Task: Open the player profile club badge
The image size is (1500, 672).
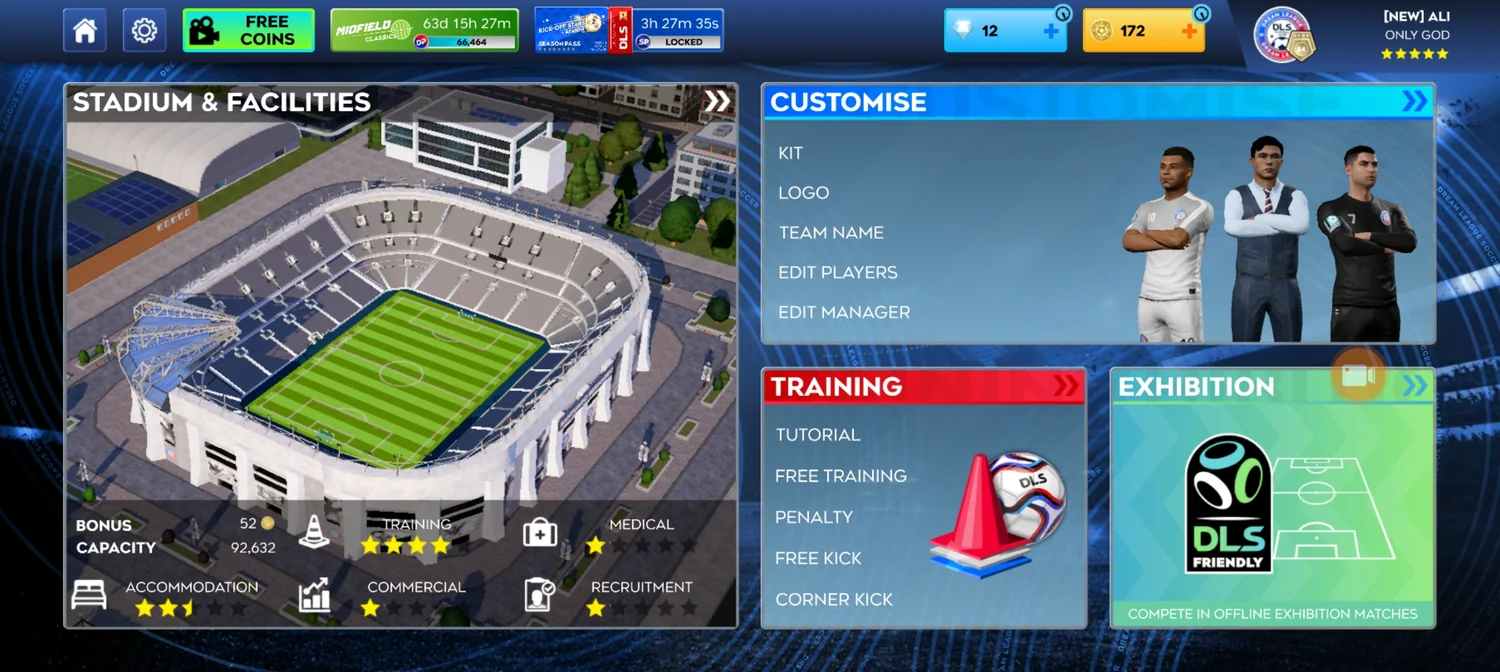Action: (1283, 35)
